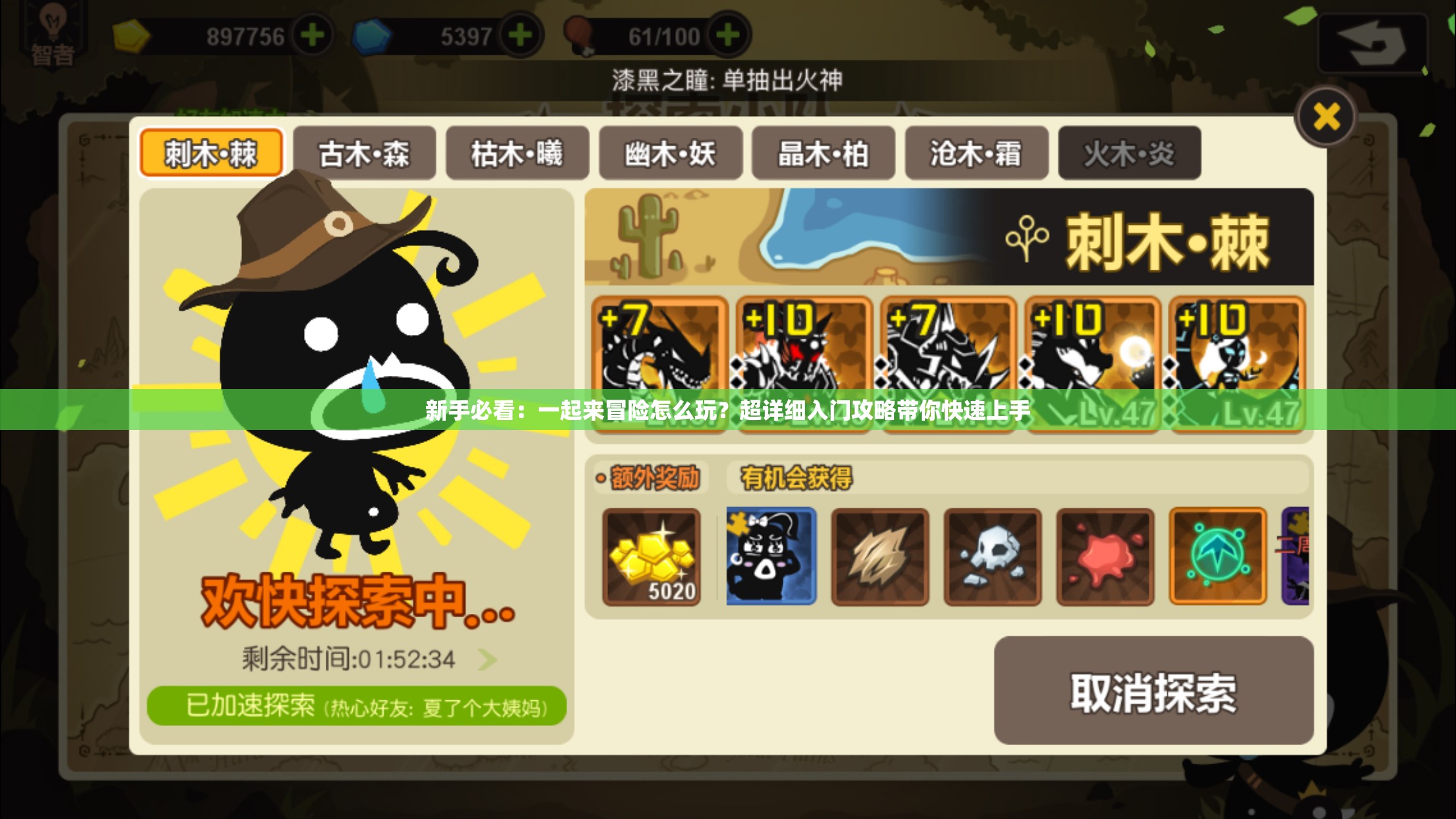Switch to the 火木·炎 tab

pos(1128,153)
